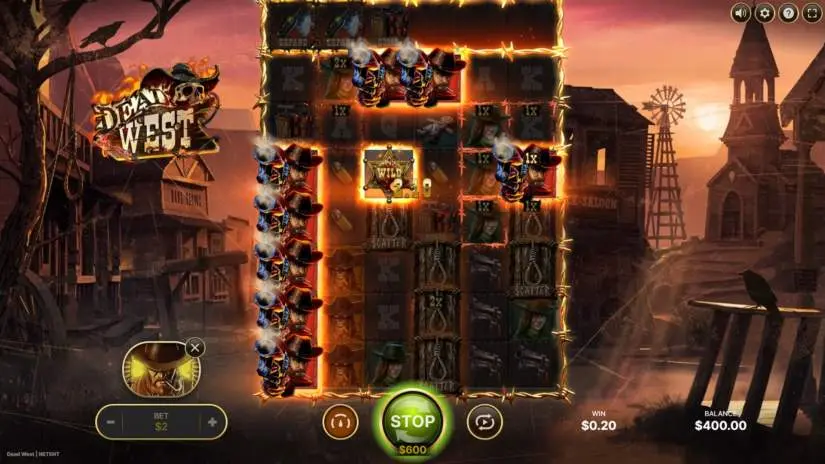This screenshot has height=464, width=825.
Task: Open the autoplay spin options
Action: 484,422
